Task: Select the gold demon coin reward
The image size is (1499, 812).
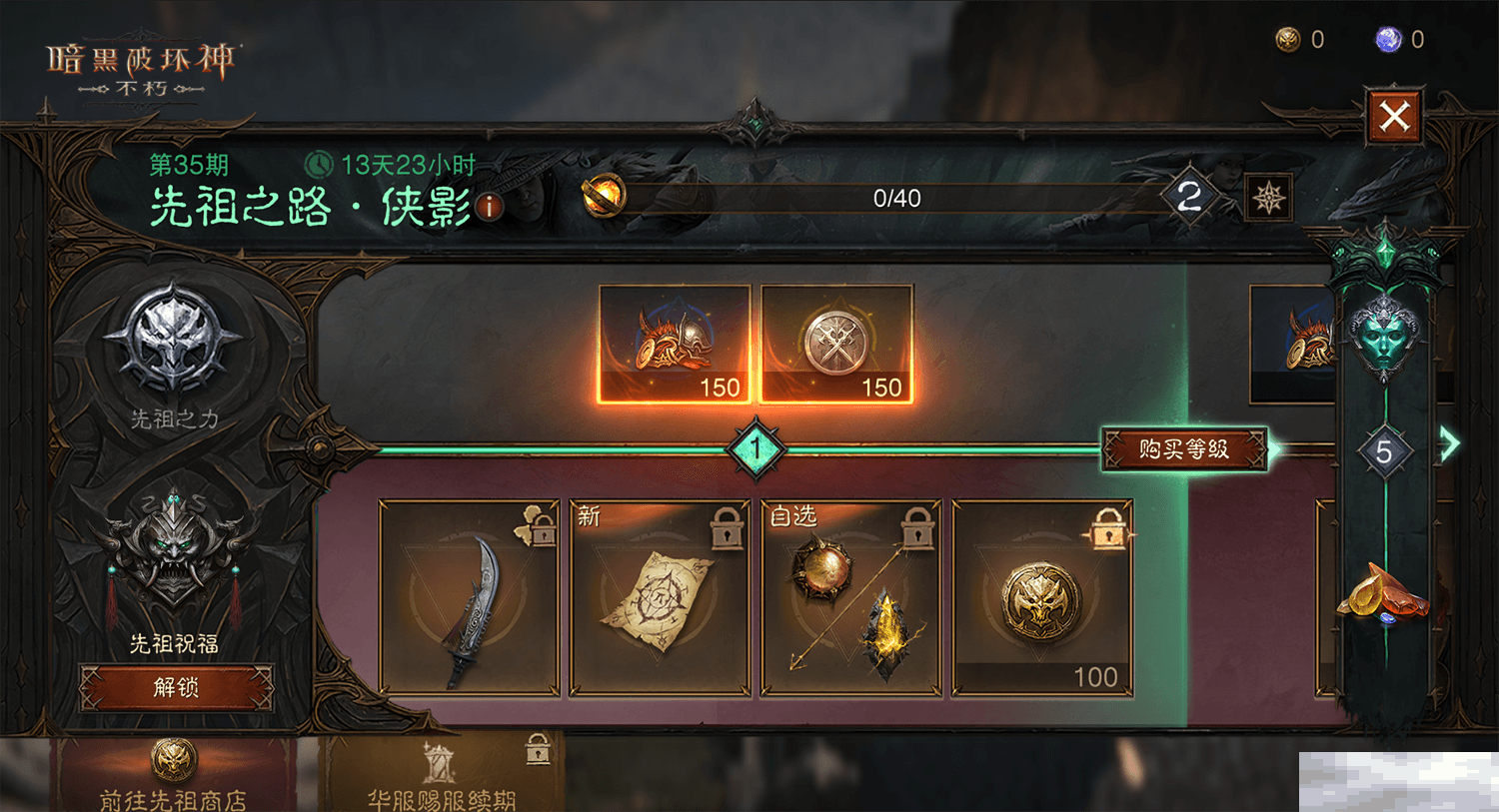Action: [1042, 597]
